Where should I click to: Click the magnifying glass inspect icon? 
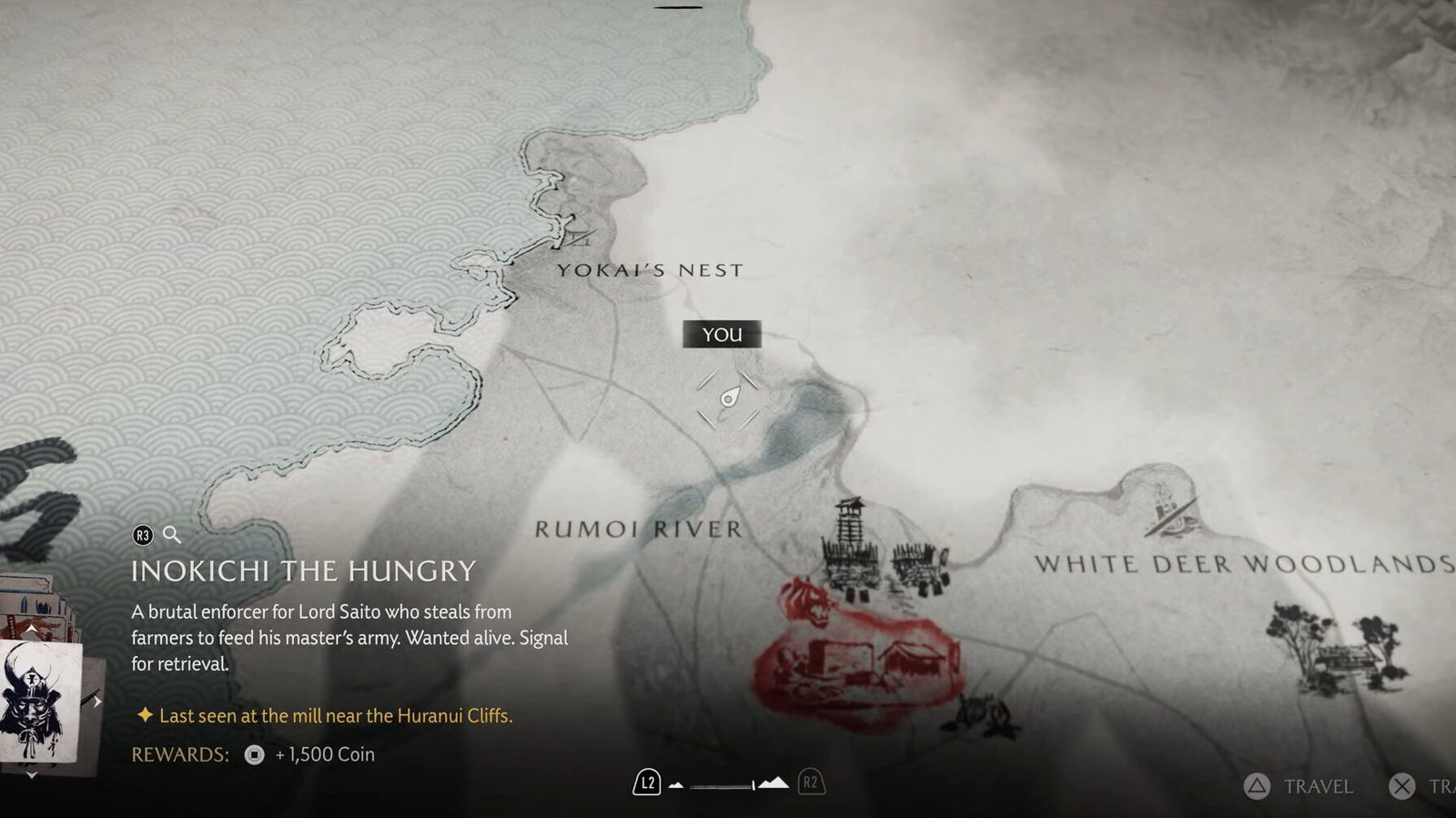click(x=171, y=535)
